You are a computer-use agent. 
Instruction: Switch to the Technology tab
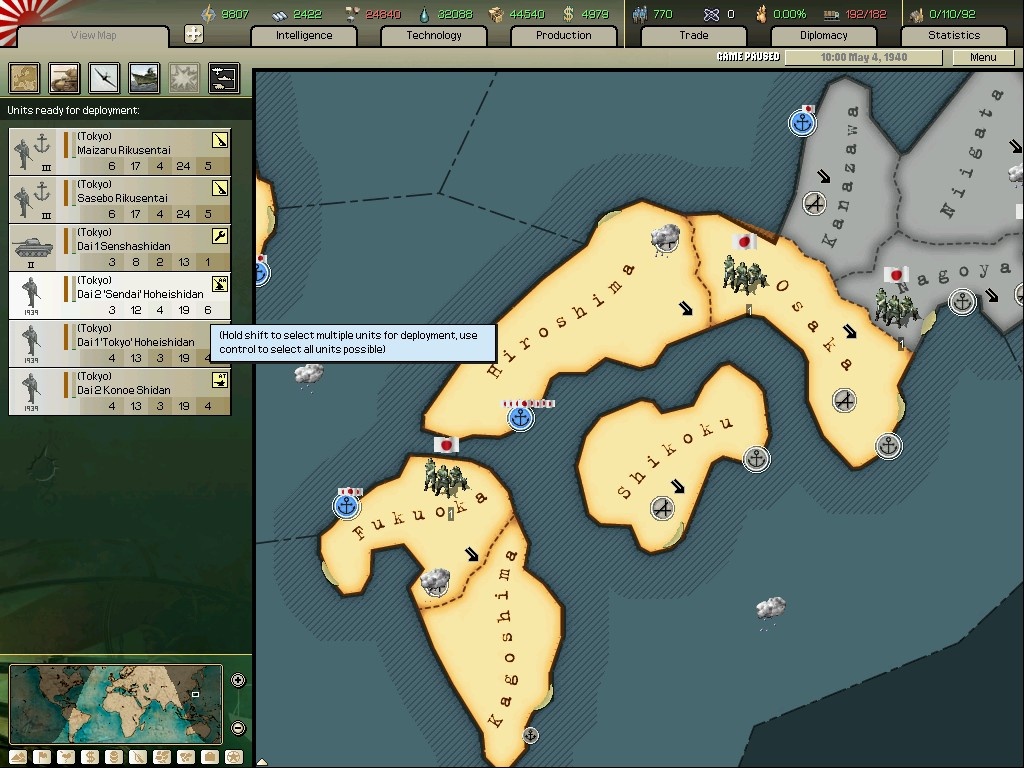click(434, 36)
